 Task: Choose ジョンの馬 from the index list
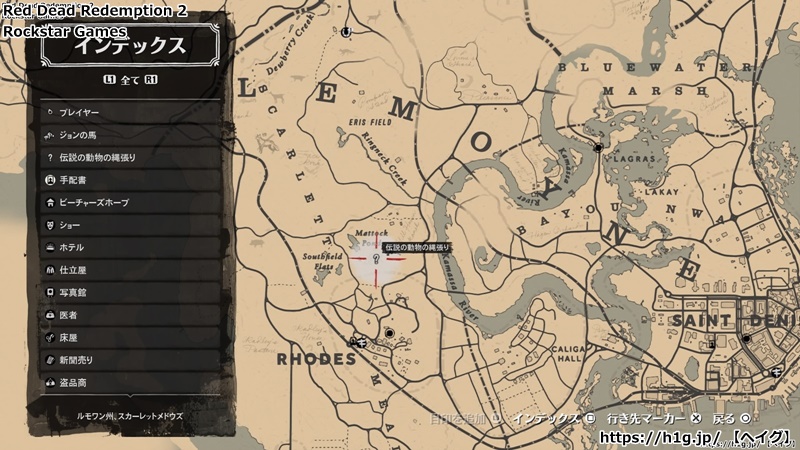click(x=130, y=135)
